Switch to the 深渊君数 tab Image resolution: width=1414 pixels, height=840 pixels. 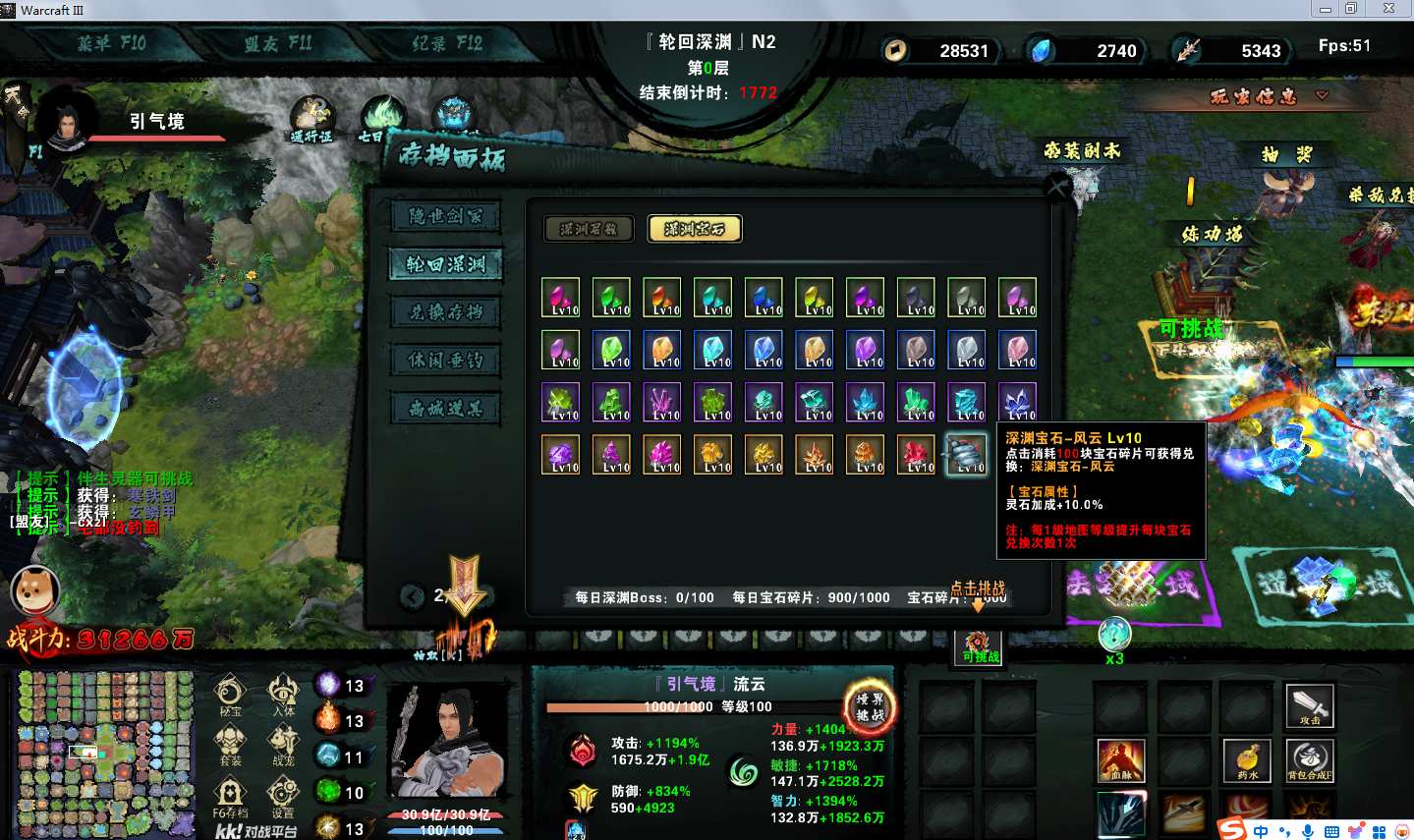tap(589, 229)
